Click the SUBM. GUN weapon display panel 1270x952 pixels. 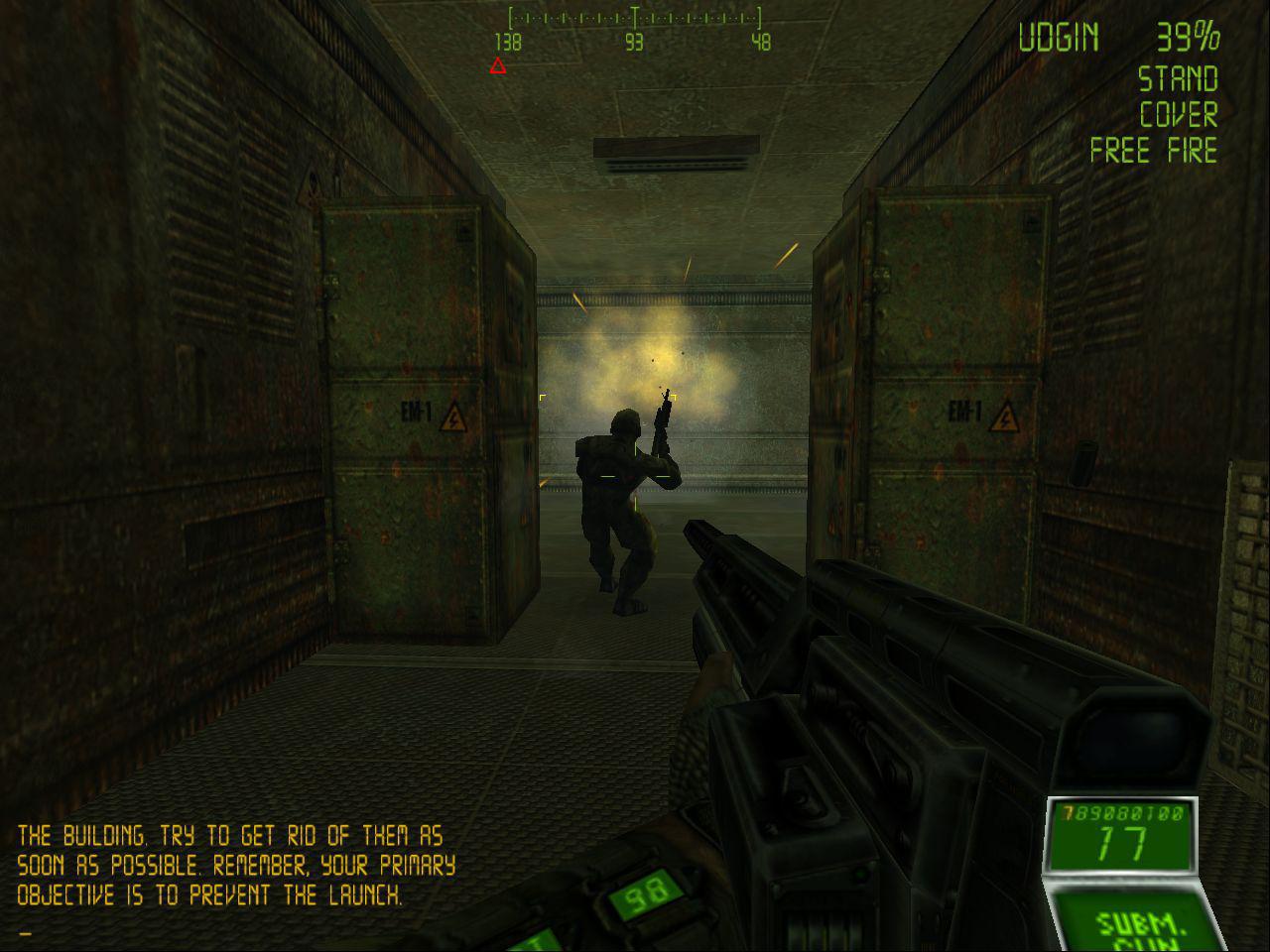tap(1139, 922)
